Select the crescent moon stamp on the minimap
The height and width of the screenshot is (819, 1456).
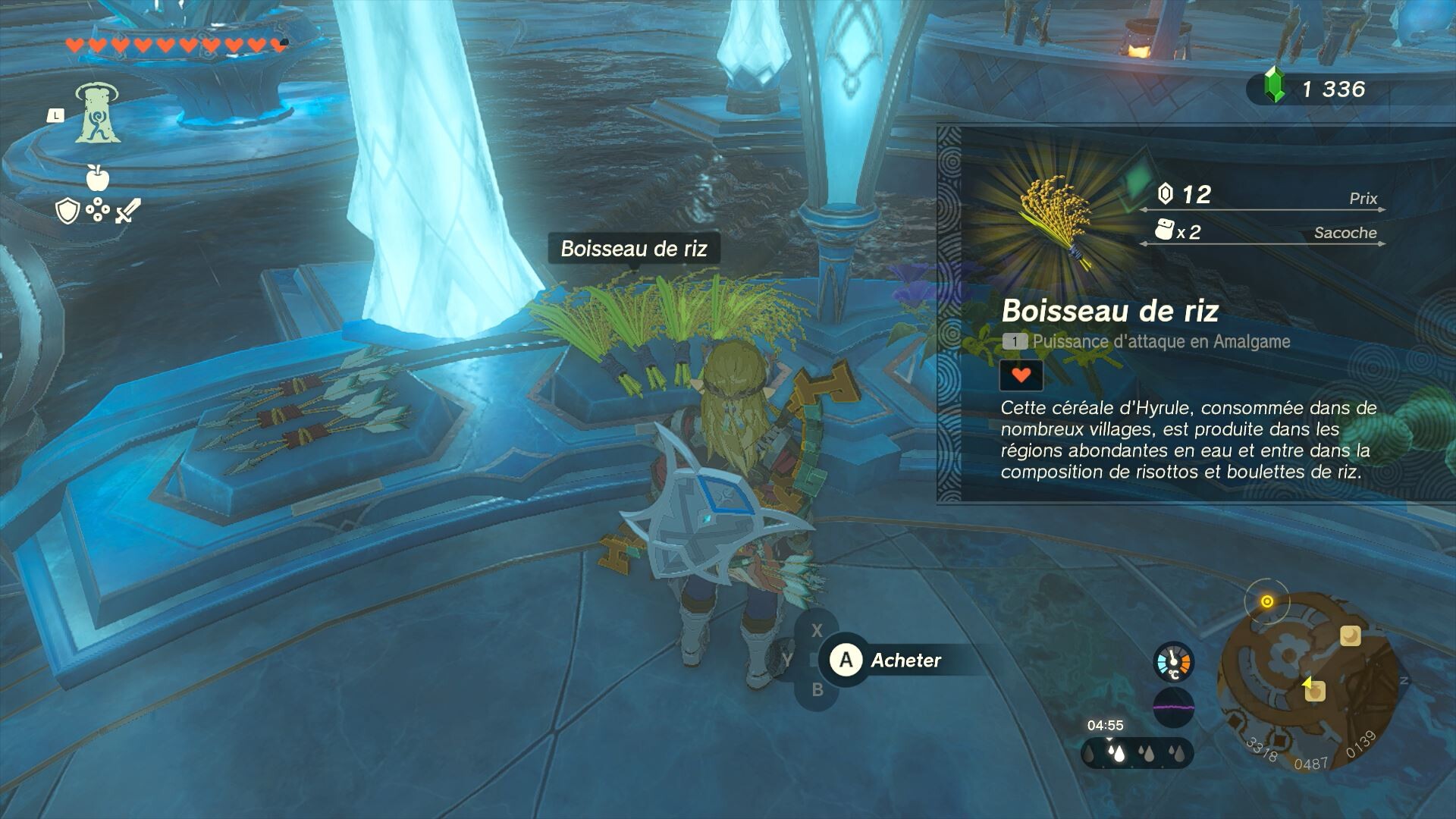coord(1351,635)
